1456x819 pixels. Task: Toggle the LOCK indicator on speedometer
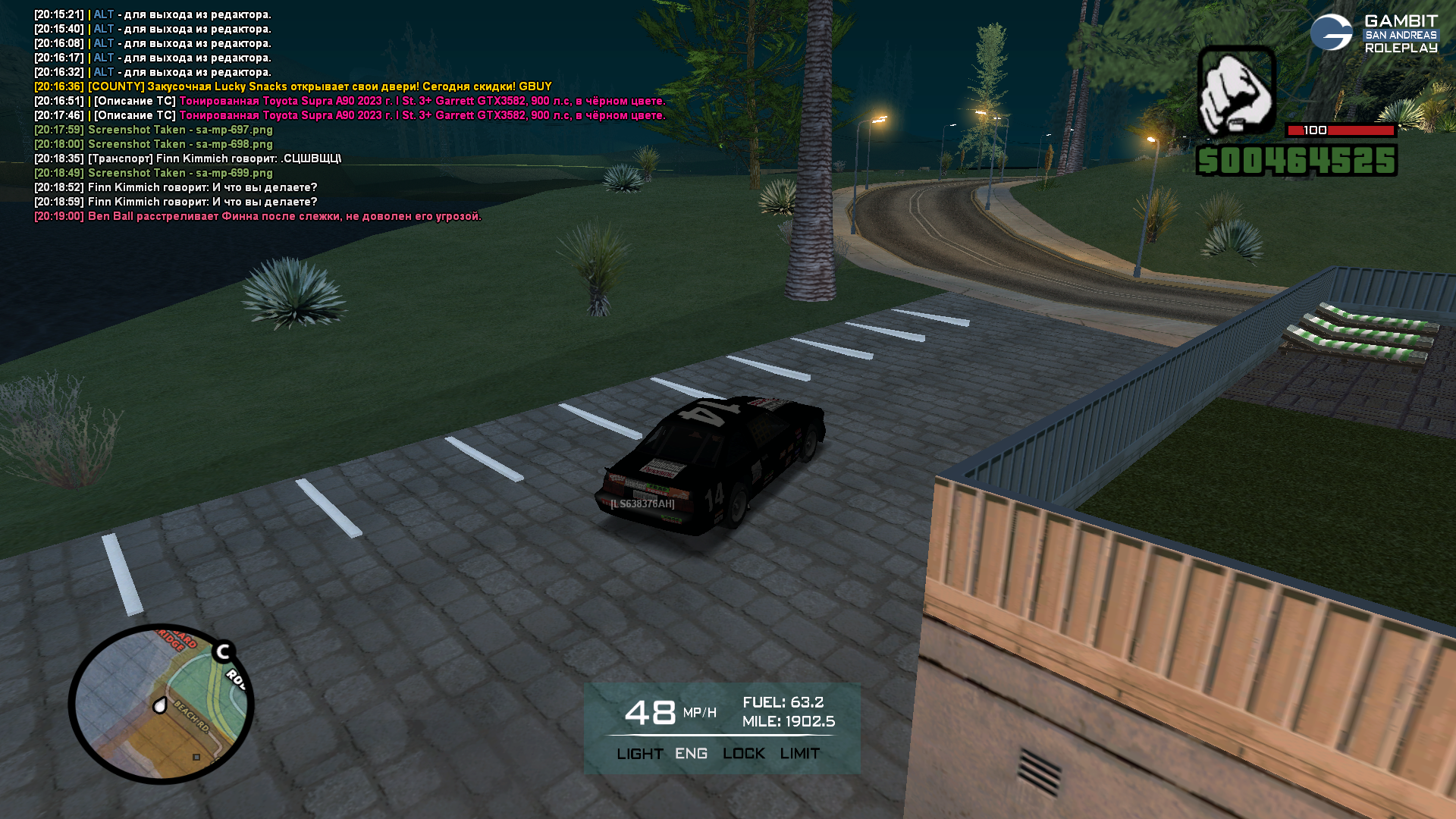click(743, 754)
